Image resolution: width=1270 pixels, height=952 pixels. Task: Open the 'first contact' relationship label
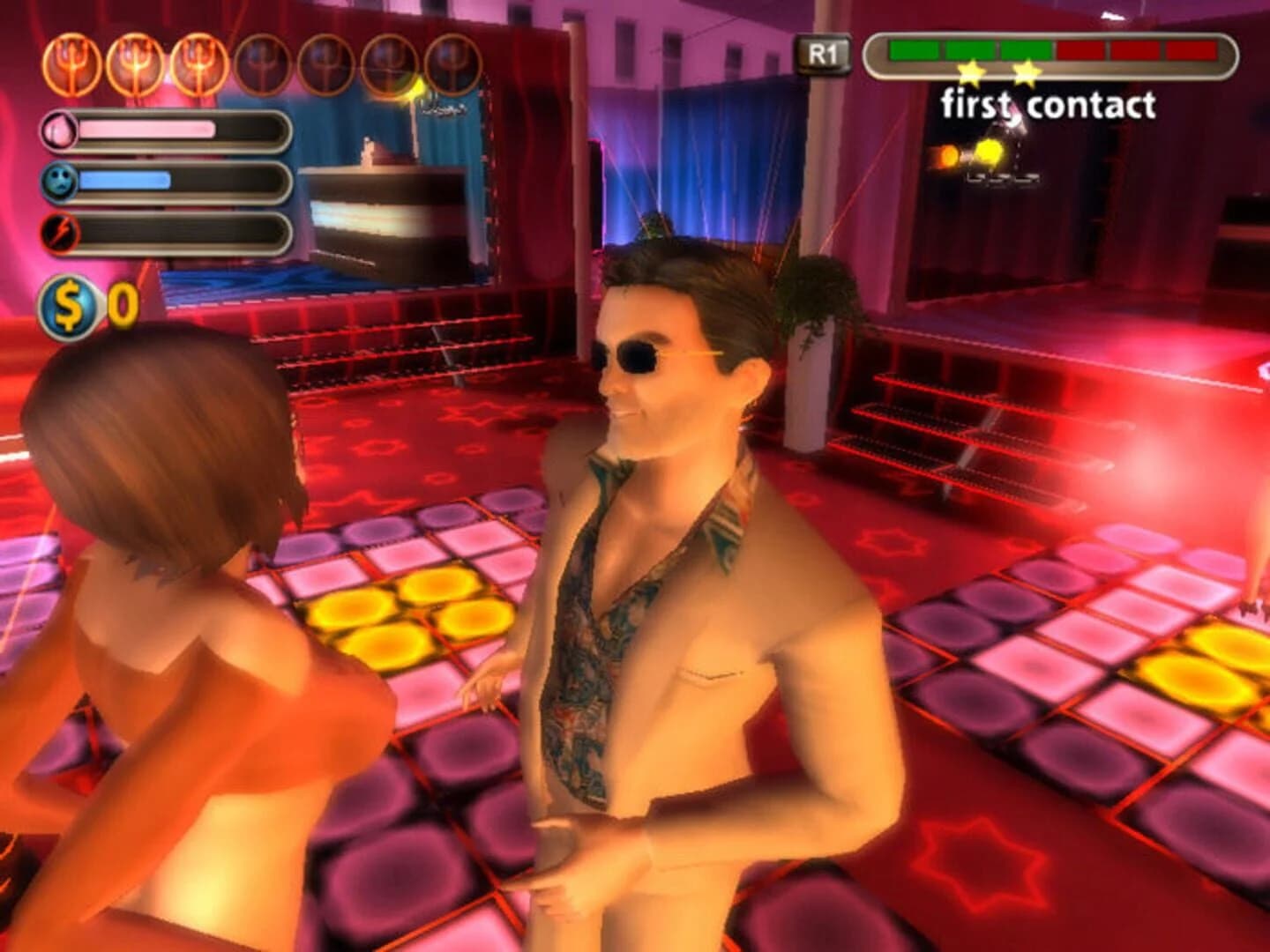(x=1050, y=104)
